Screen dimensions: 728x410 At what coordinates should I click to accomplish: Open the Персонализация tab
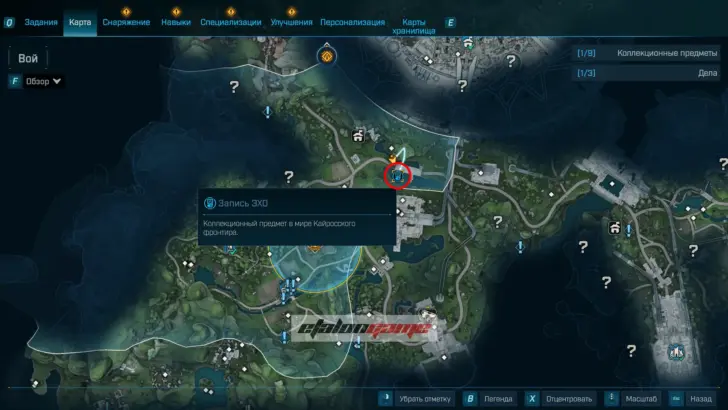point(350,22)
